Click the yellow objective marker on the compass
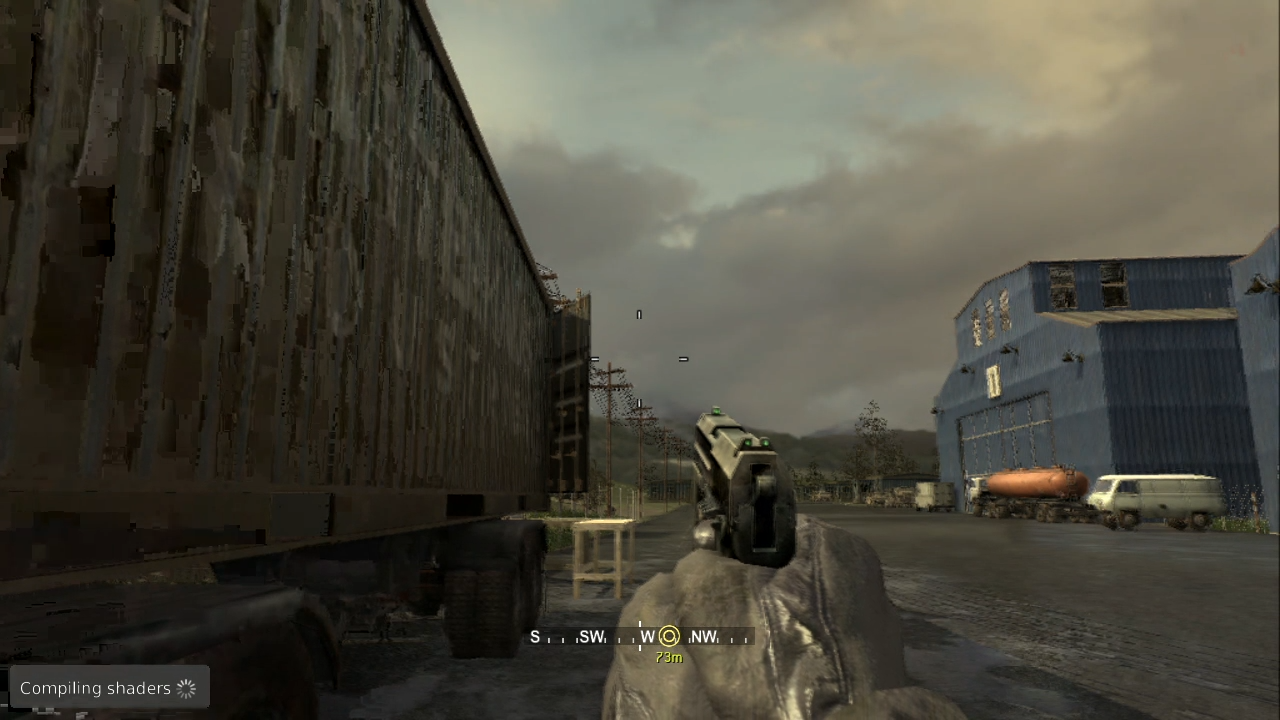Viewport: 1280px width, 720px height. 669,637
